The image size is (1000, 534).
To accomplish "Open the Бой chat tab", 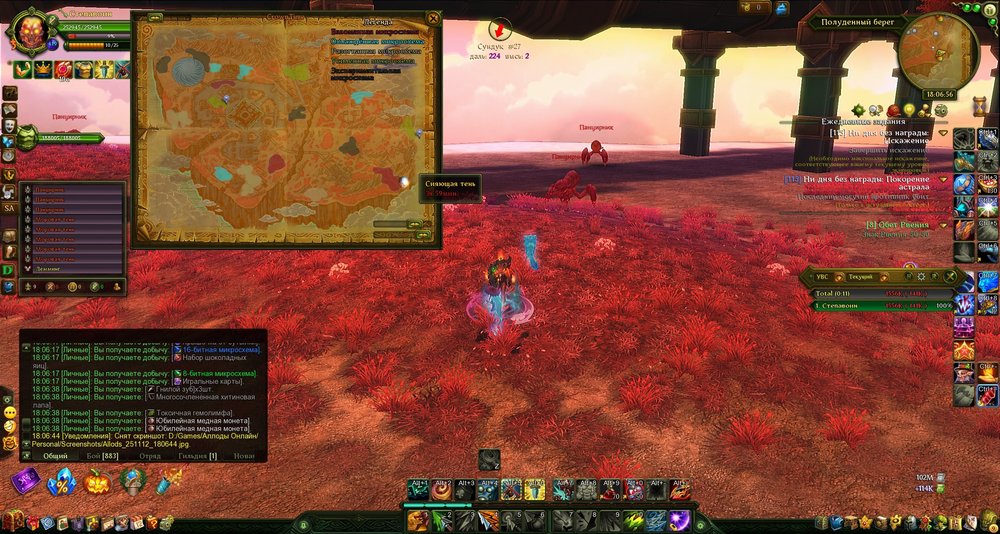I will tap(101, 456).
